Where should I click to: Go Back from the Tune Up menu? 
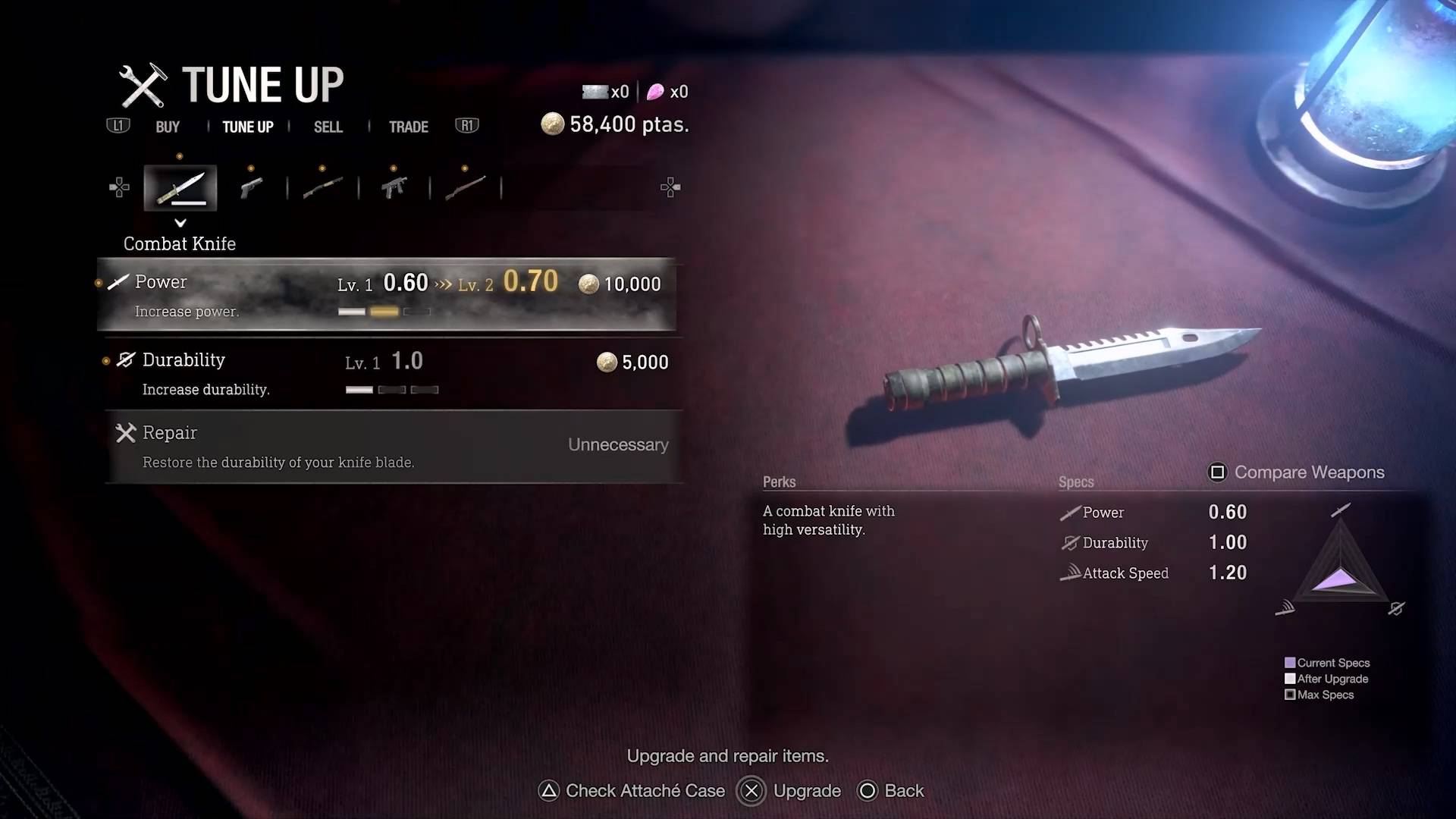[891, 791]
